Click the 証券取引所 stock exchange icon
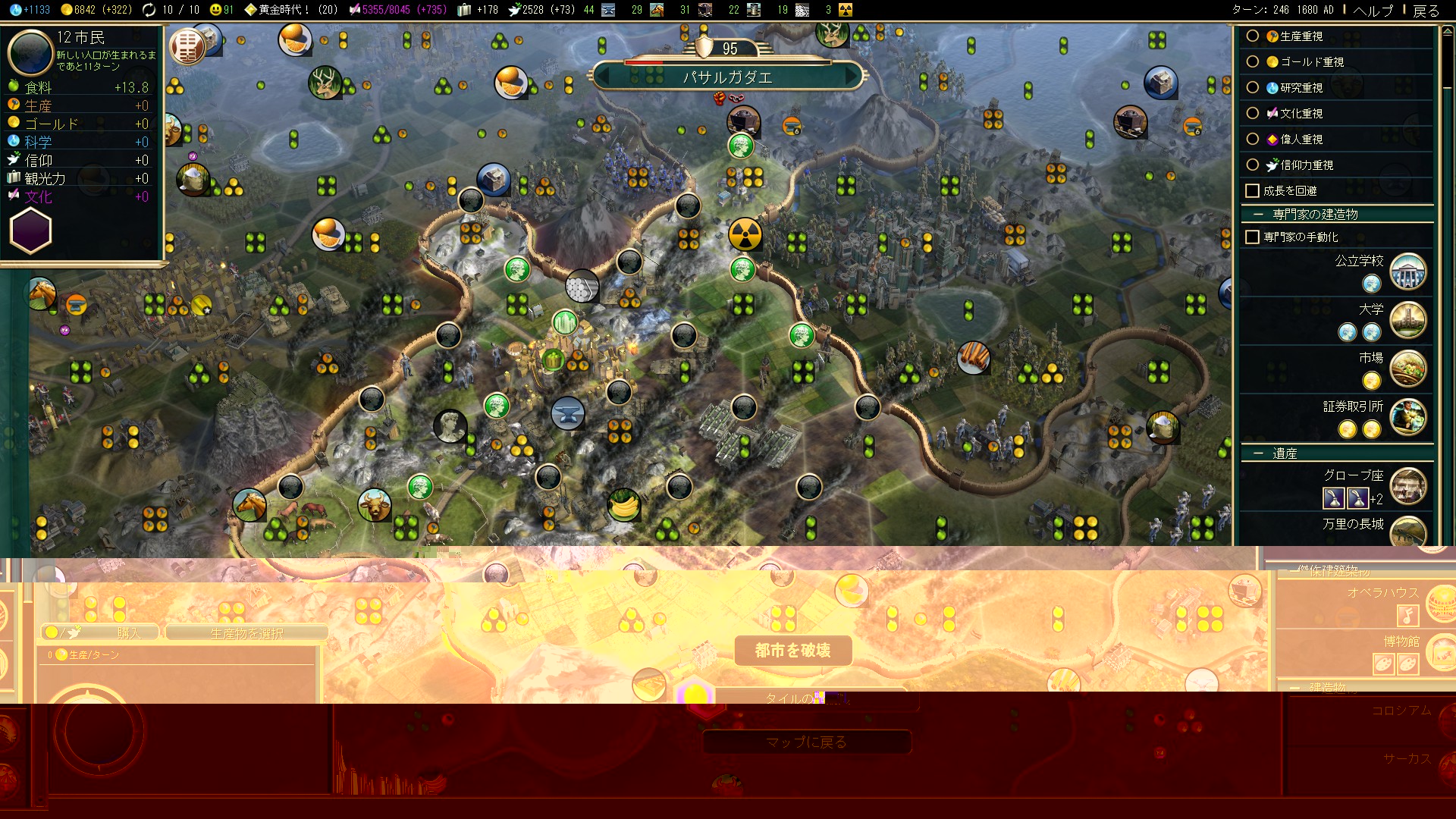This screenshot has width=1456, height=819. 1408,417
